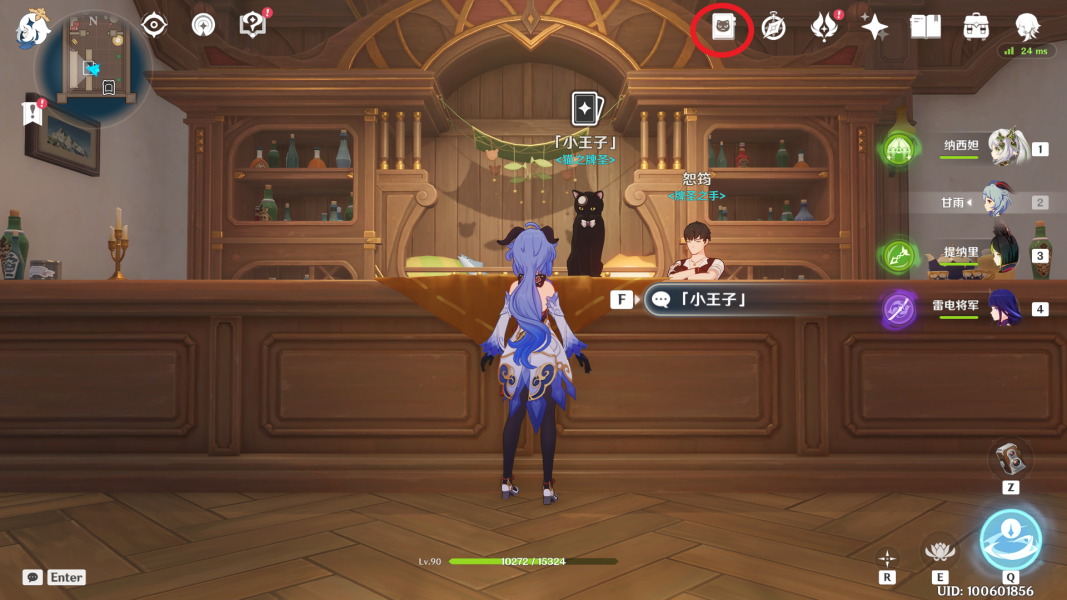Image resolution: width=1067 pixels, height=600 pixels.
Task: Open the Paimon main menu
Action: pyautogui.click(x=32, y=30)
